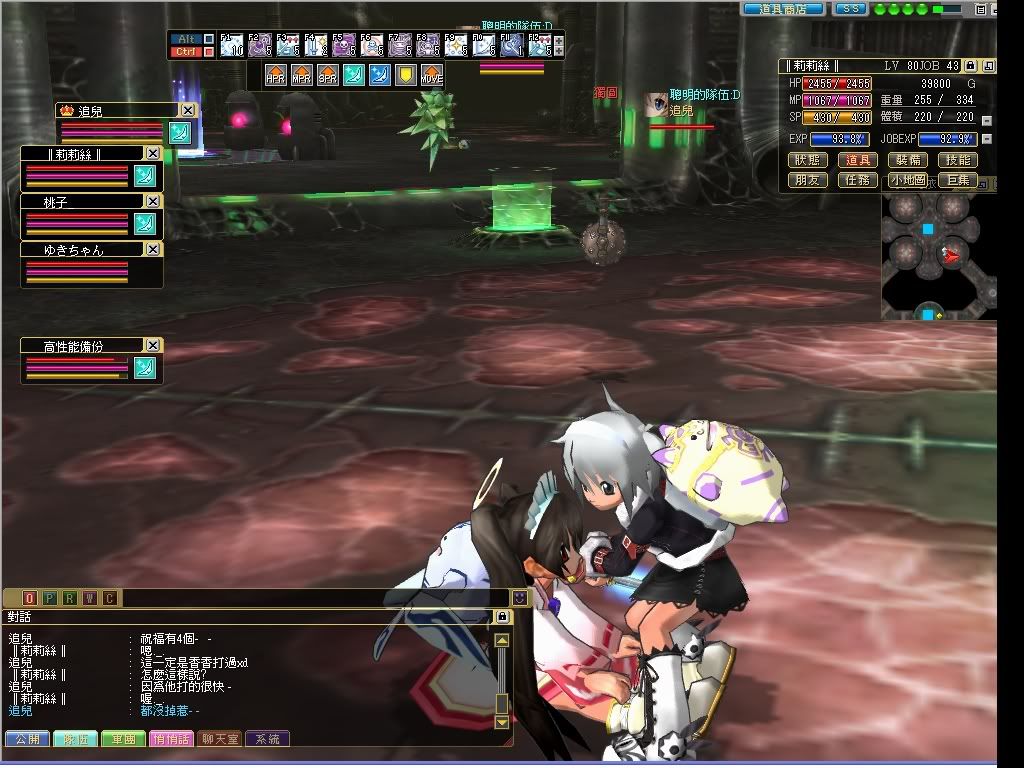Switch to the 悄悄話 whisper chat tab
This screenshot has width=1024, height=768.
pos(172,739)
